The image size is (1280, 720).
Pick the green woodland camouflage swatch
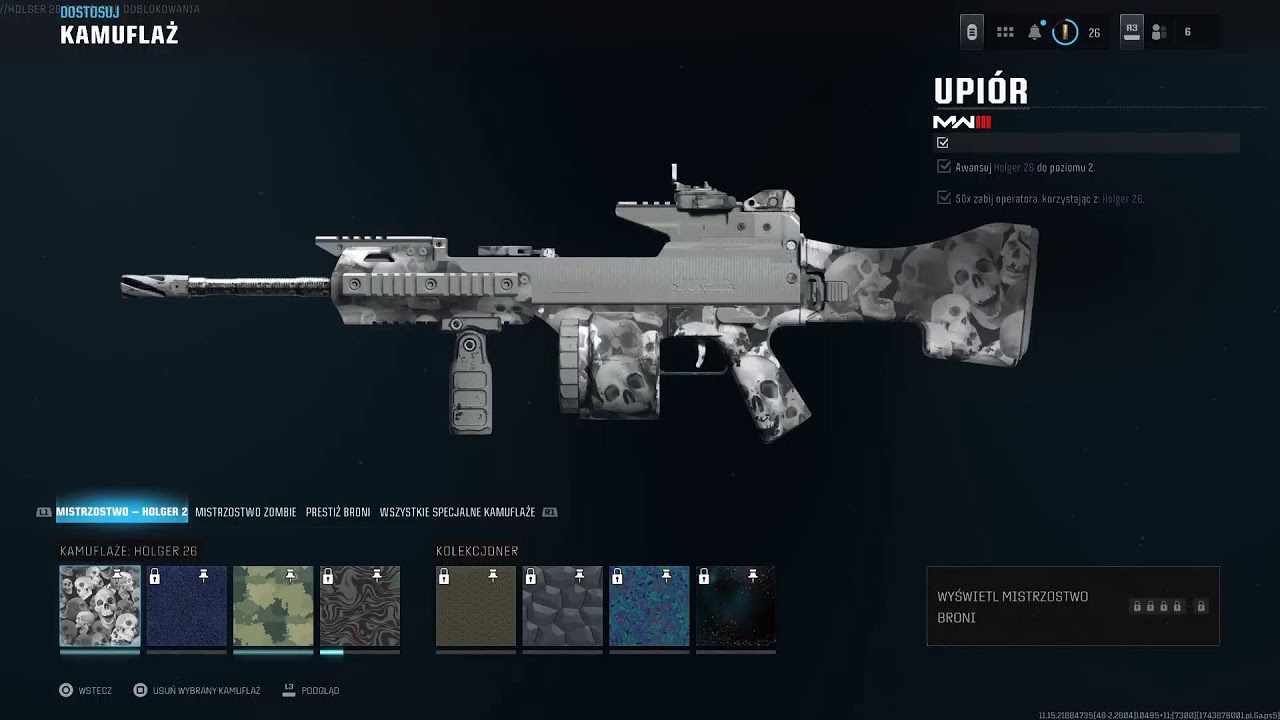pos(273,606)
